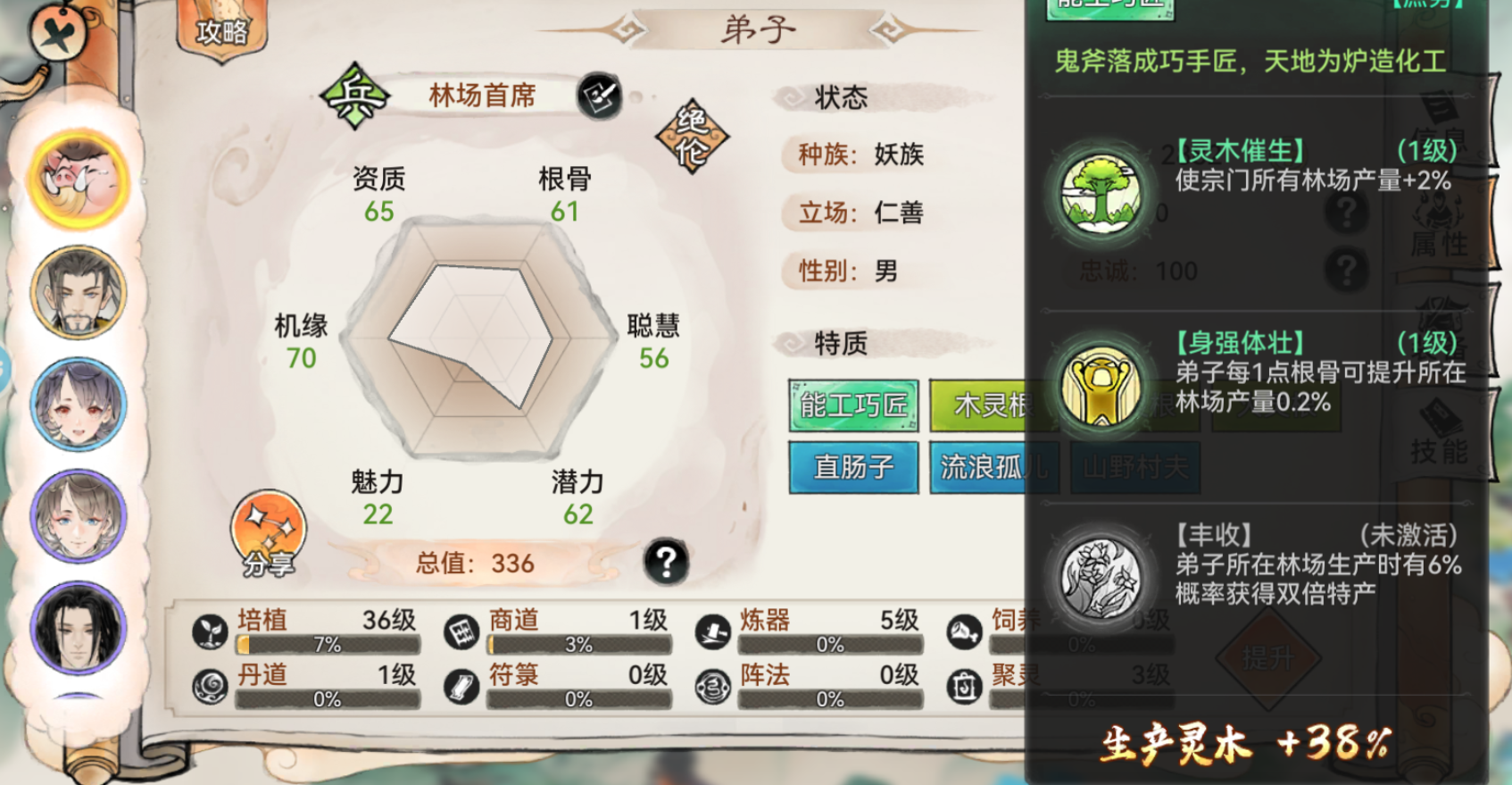Open the 攻略 strategy guide badge
This screenshot has width=1512, height=785.
click(x=220, y=31)
